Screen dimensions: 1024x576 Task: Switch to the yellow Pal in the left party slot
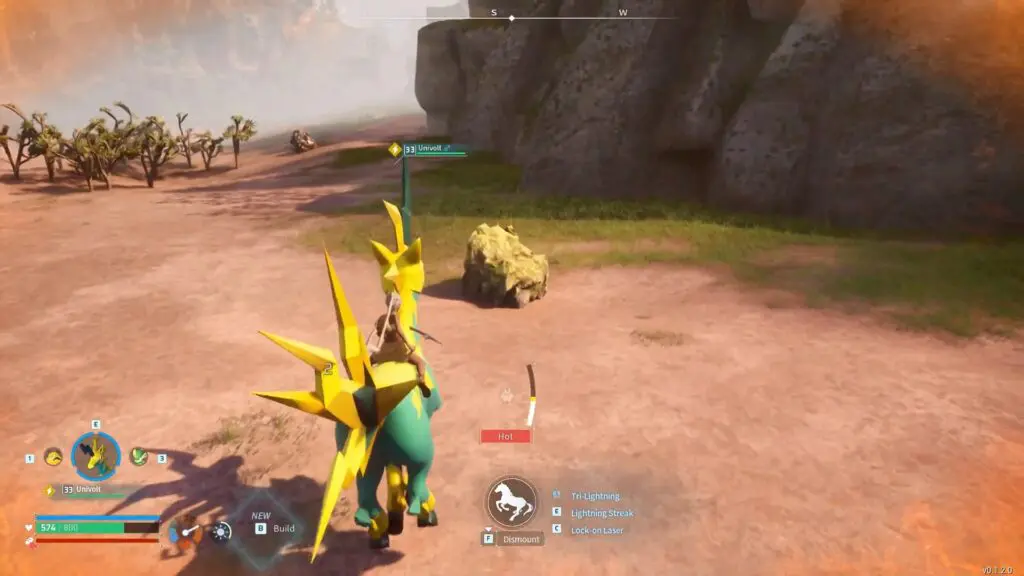click(x=53, y=457)
